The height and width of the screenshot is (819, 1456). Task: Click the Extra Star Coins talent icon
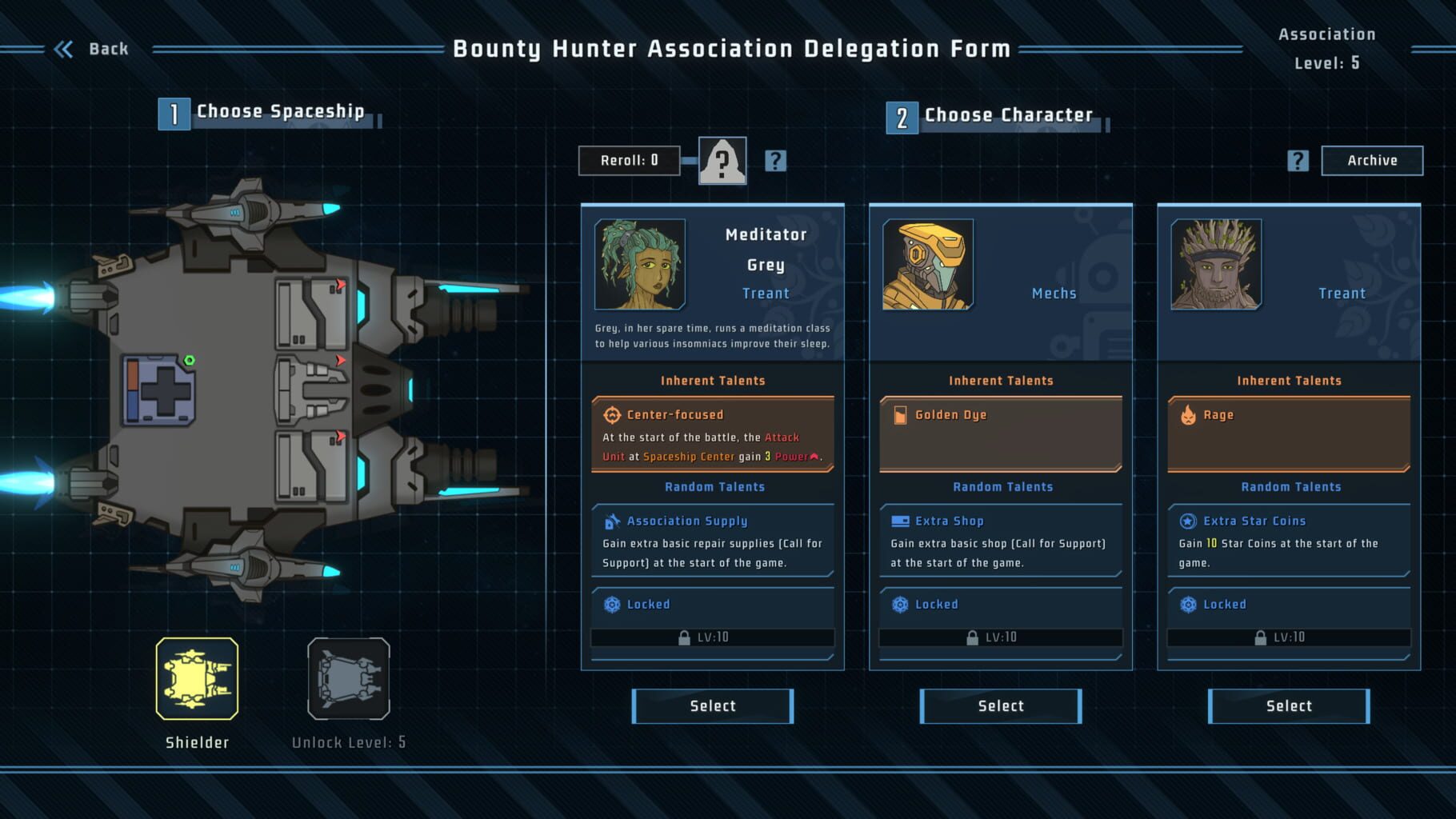(x=1190, y=521)
